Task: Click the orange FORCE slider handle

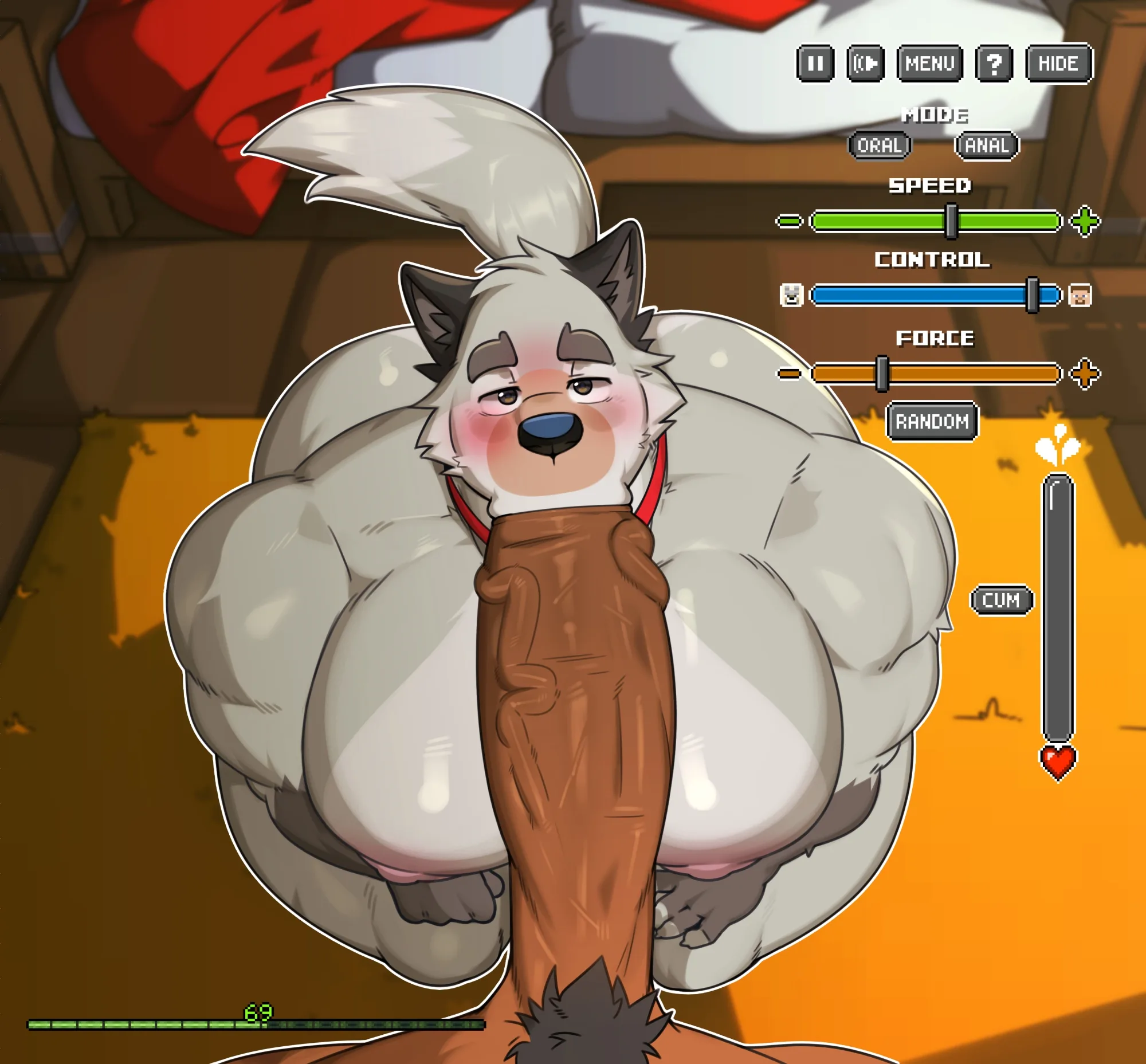Action: coord(882,374)
